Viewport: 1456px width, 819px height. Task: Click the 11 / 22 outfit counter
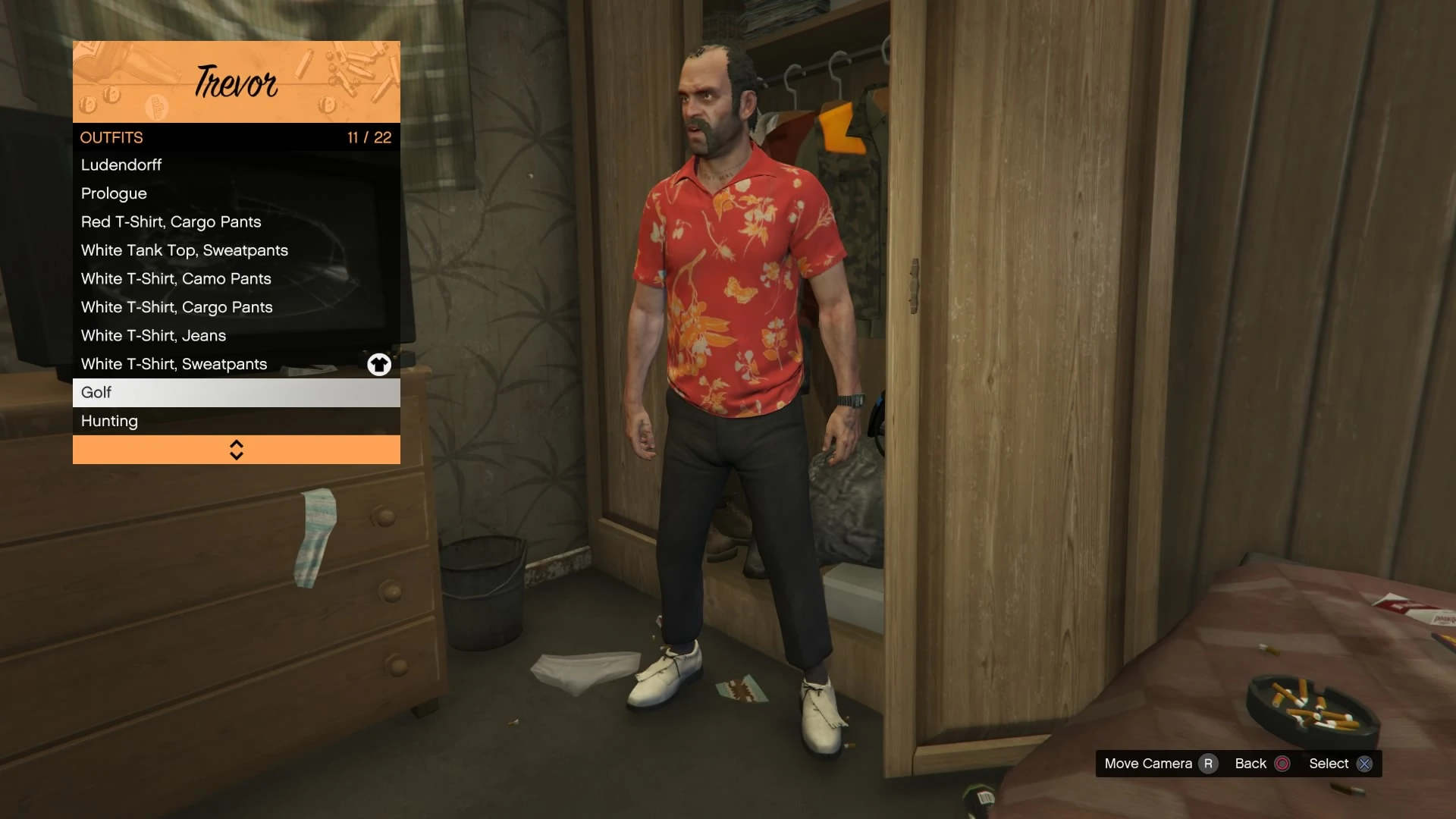point(369,138)
